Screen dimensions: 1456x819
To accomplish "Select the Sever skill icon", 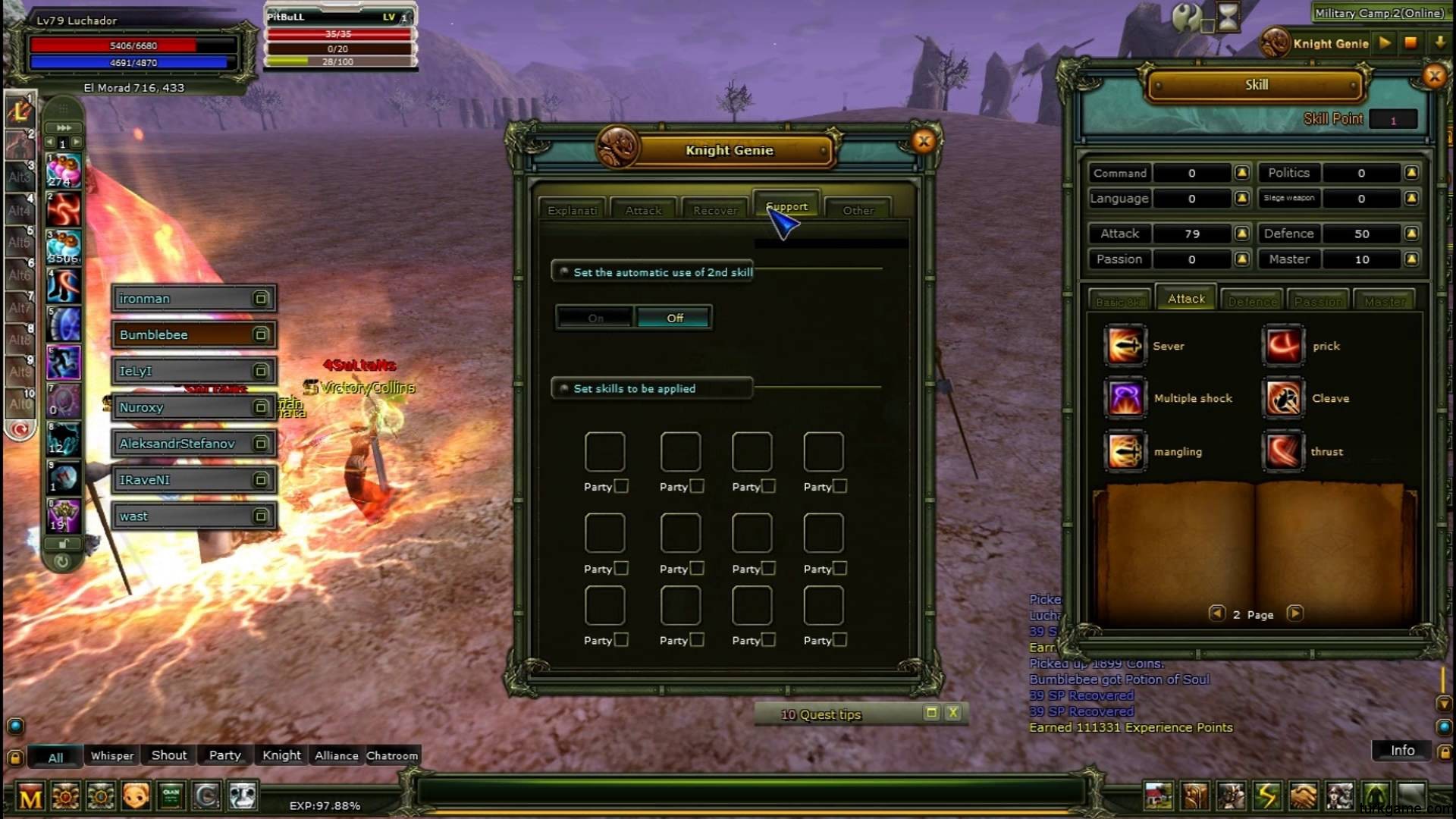I will click(x=1125, y=346).
